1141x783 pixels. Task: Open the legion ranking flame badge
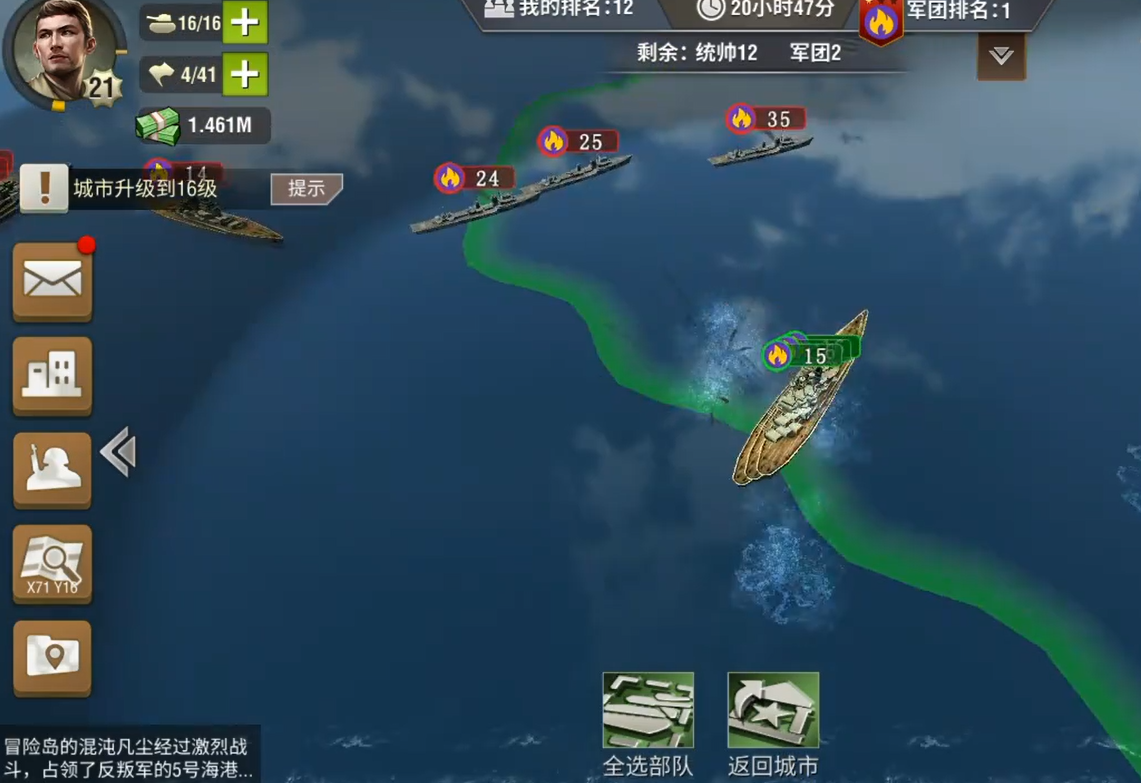coord(881,21)
